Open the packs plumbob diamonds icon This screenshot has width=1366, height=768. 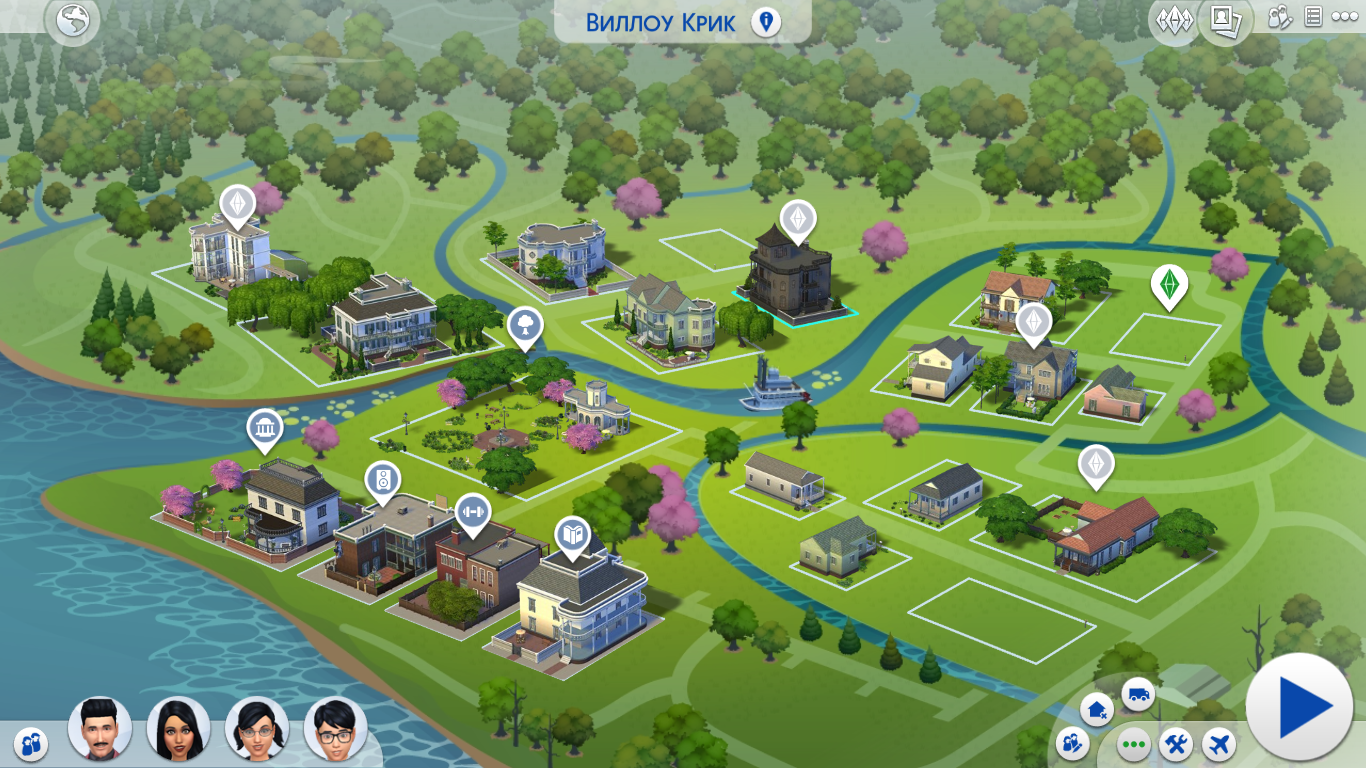coord(1173,20)
